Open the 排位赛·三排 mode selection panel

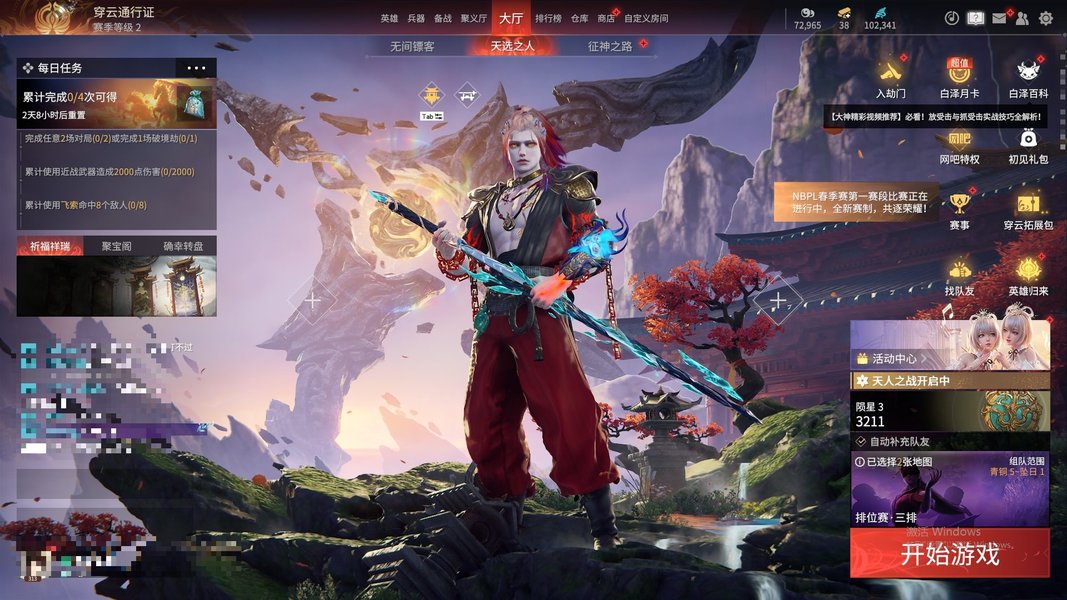pyautogui.click(x=949, y=490)
